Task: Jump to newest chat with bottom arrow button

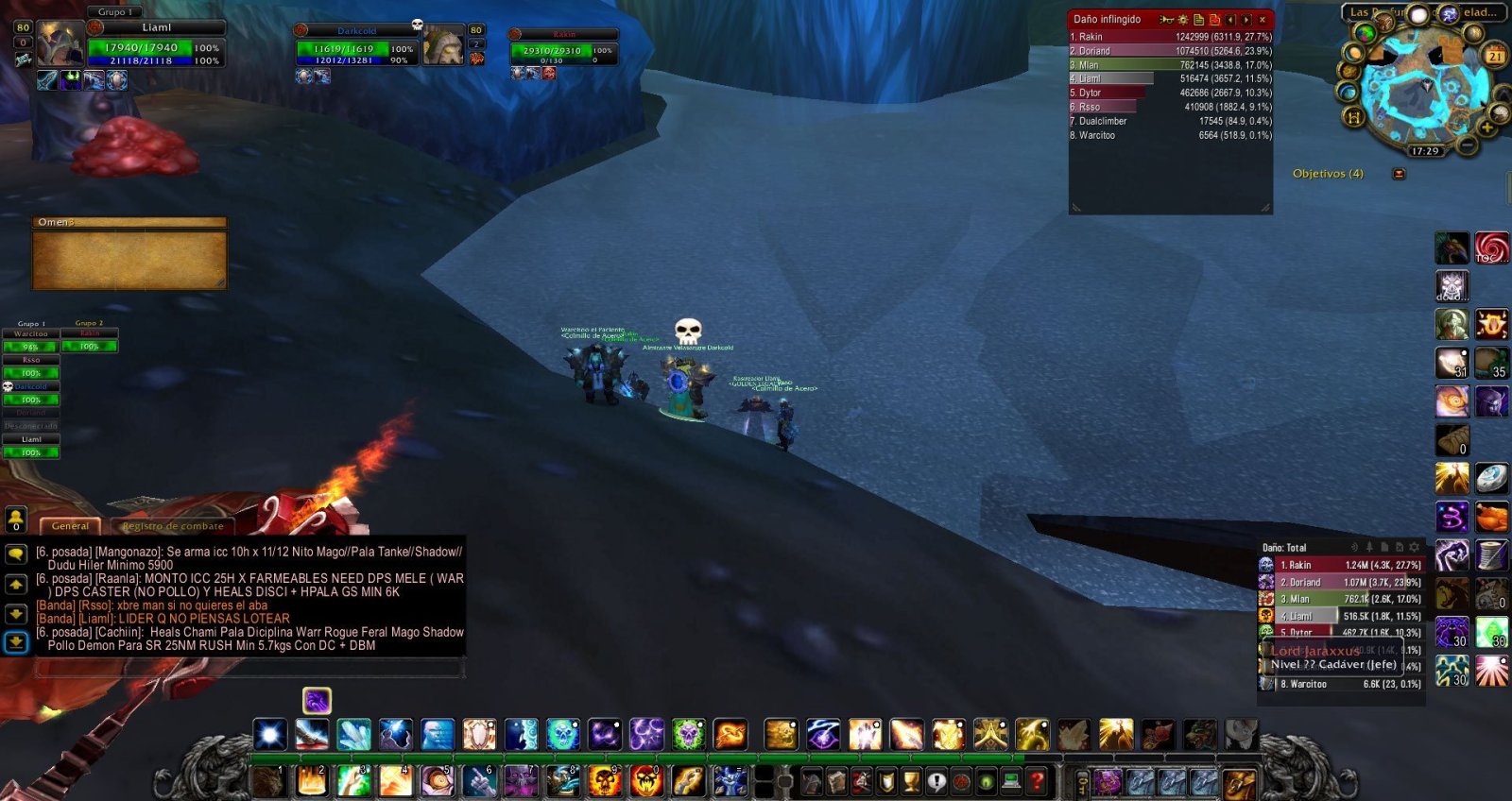Action: click(x=16, y=641)
